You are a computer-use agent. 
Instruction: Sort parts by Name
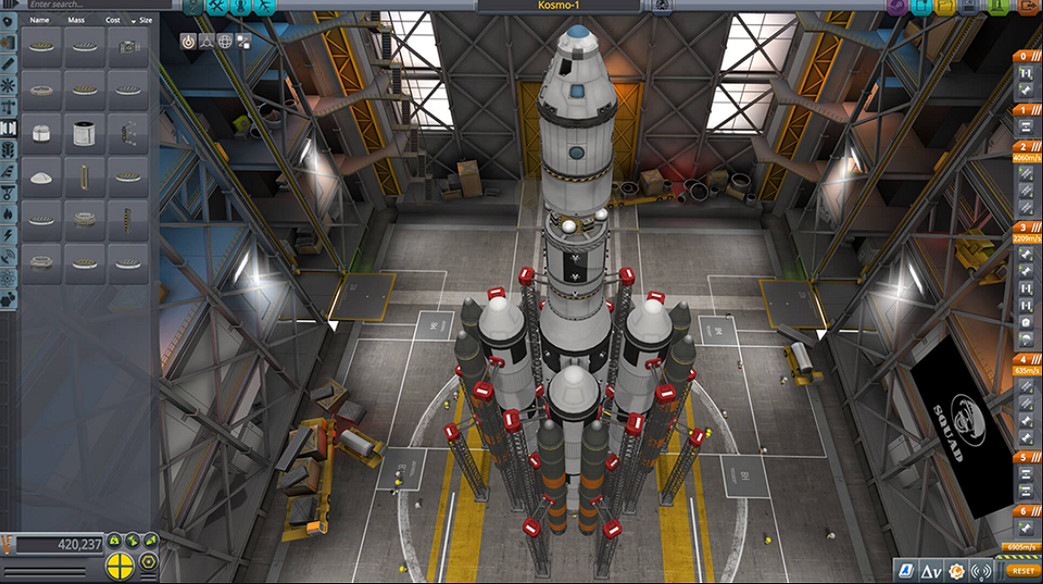pyautogui.click(x=40, y=20)
